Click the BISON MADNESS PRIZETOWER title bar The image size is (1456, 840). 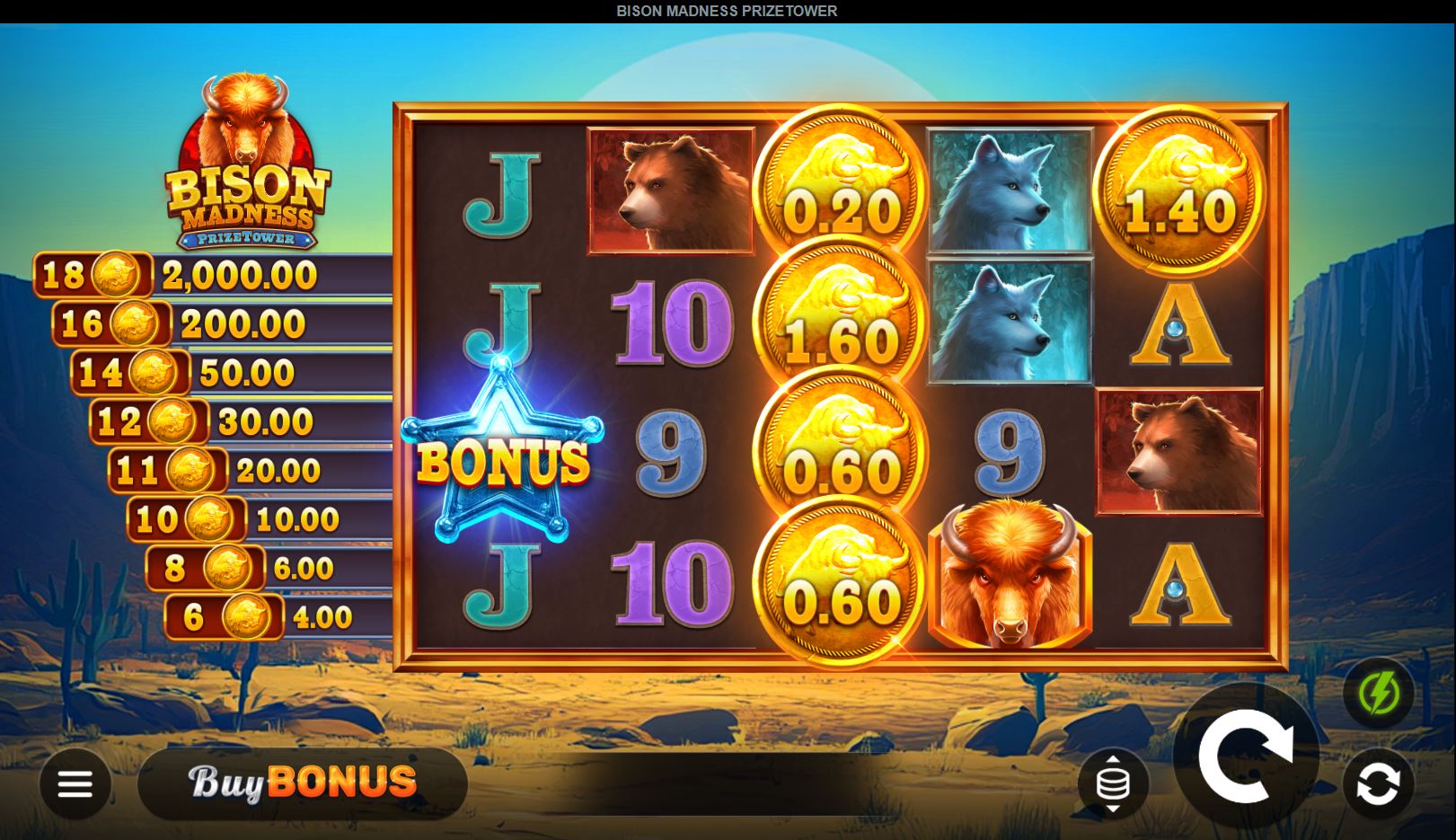726,11
